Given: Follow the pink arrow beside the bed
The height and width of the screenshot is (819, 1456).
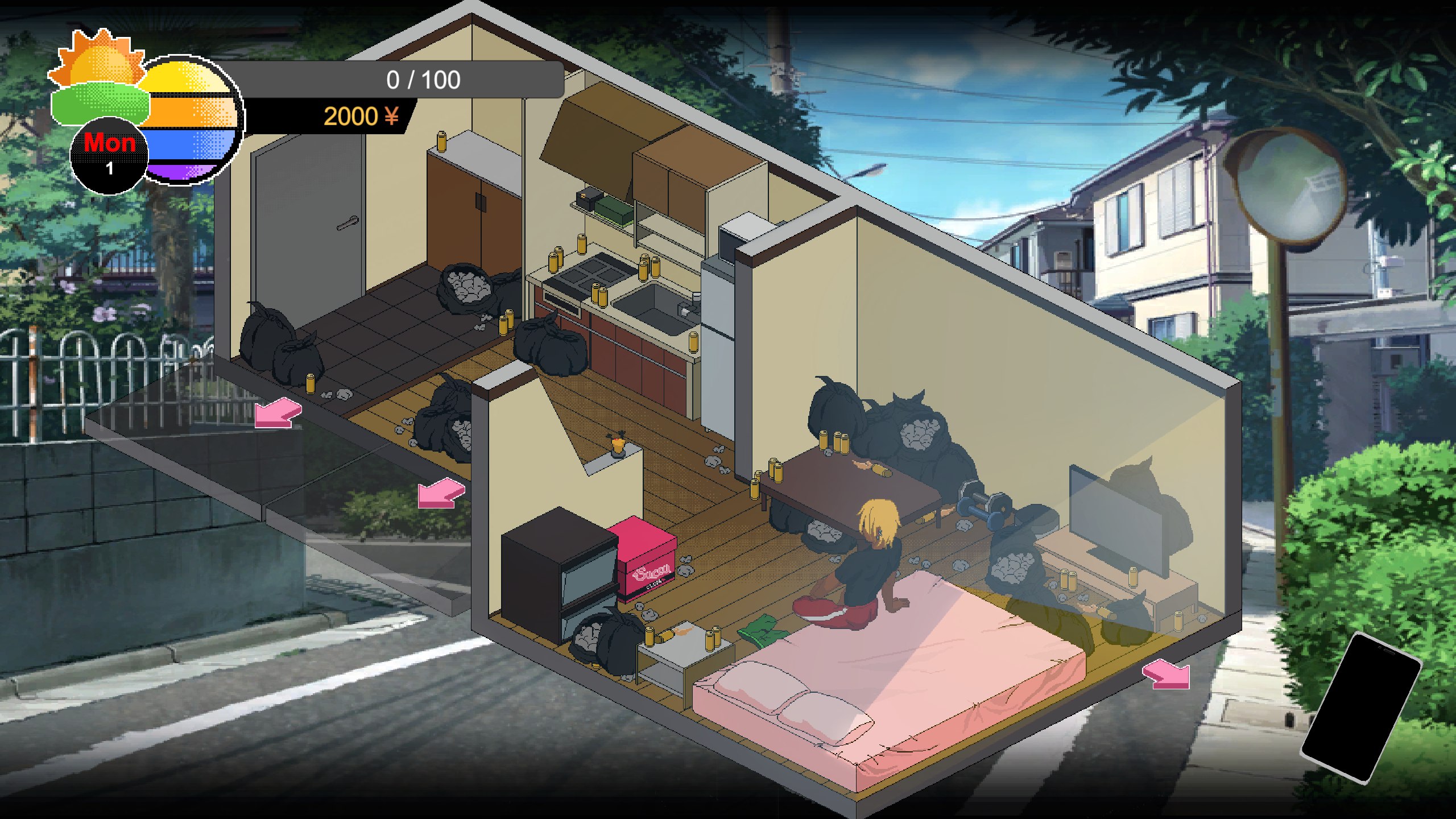Looking at the screenshot, I should (1167, 674).
